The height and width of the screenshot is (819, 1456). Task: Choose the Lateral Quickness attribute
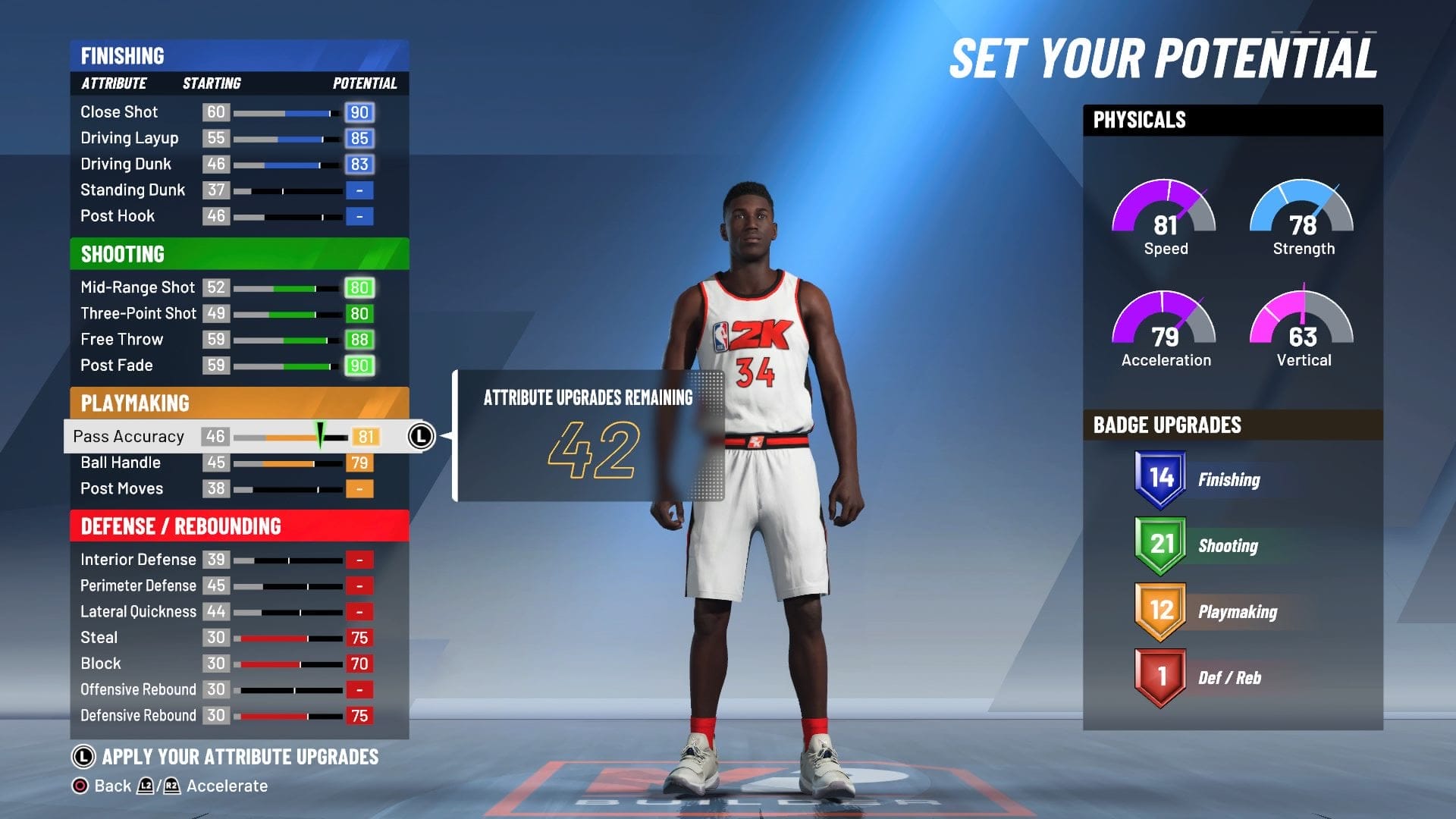227,612
